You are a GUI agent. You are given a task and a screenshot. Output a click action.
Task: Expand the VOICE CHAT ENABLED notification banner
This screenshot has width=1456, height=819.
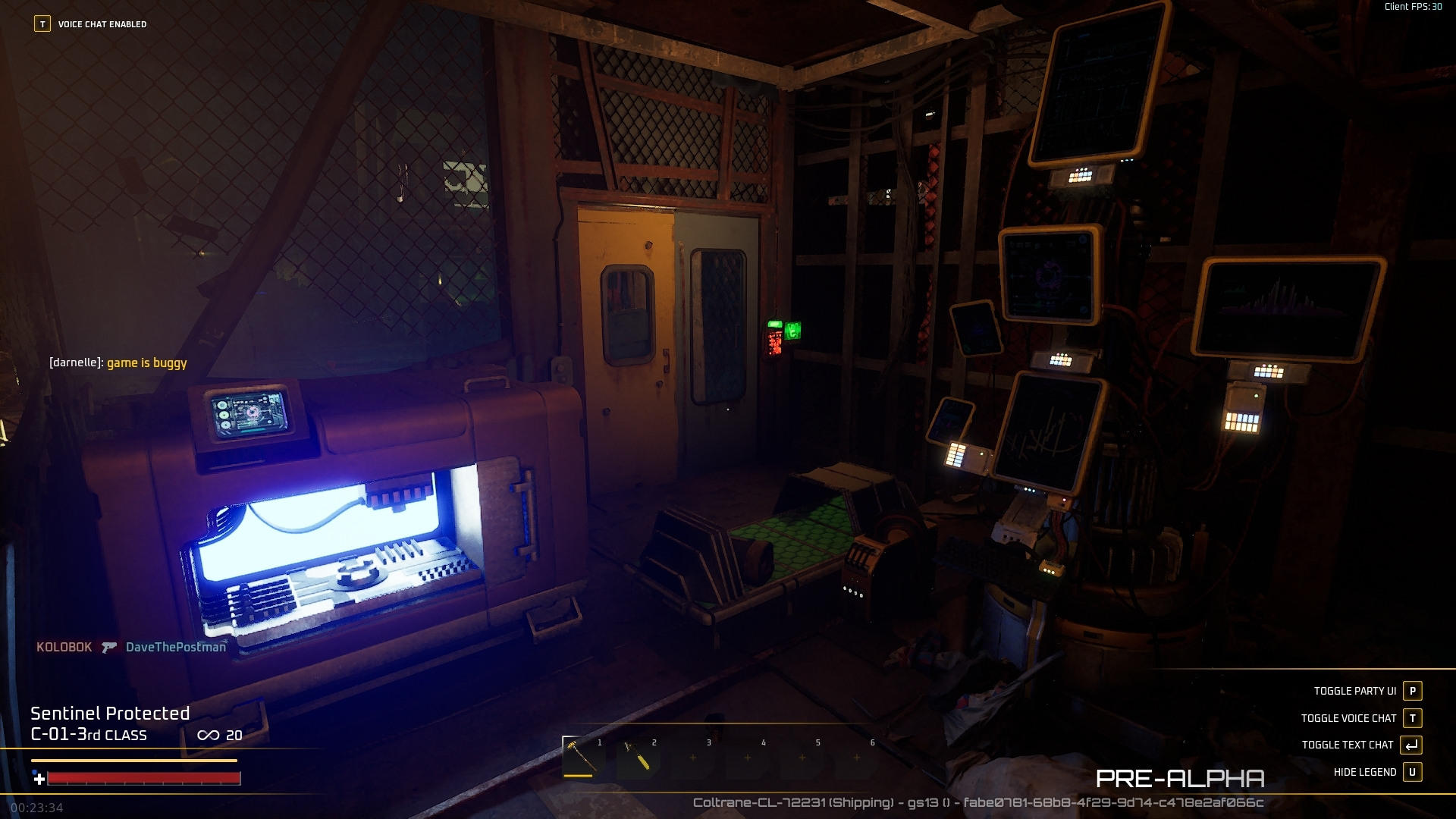coord(102,24)
